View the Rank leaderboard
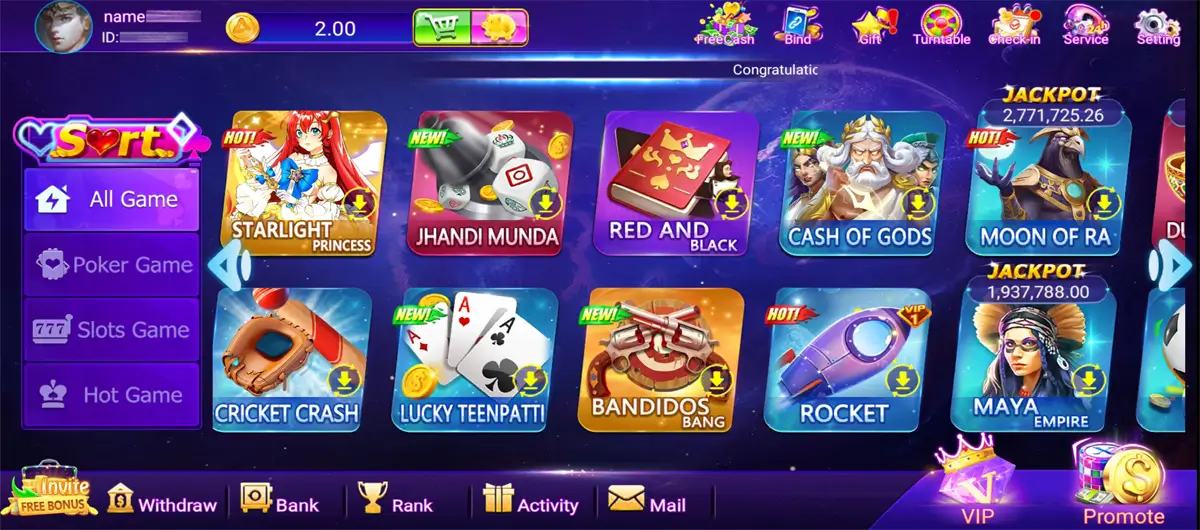This screenshot has width=1200, height=530. (x=396, y=502)
